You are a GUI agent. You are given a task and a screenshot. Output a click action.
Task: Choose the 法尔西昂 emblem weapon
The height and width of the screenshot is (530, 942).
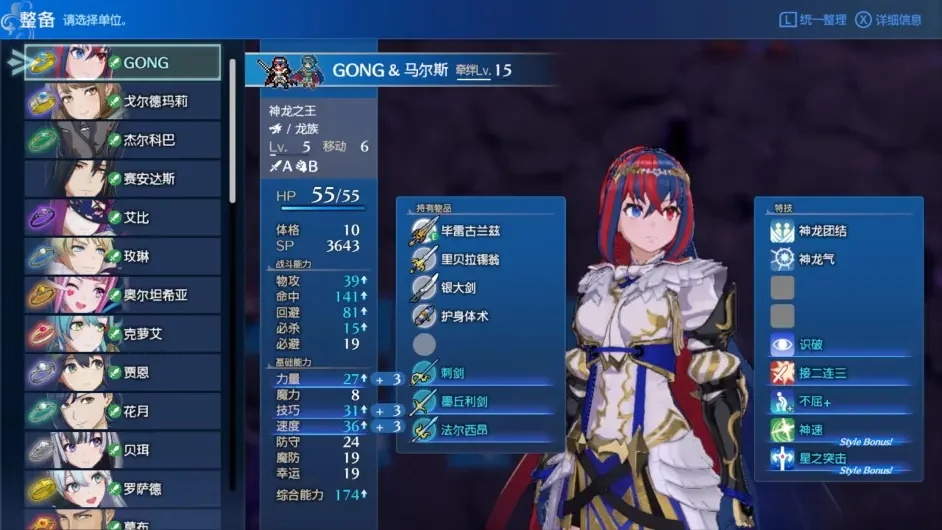pyautogui.click(x=466, y=429)
